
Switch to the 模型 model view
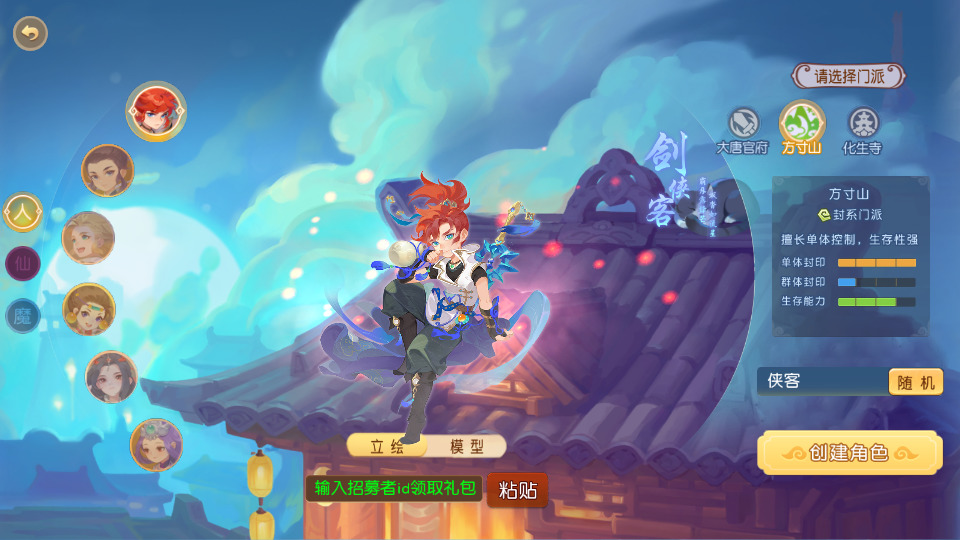click(x=466, y=446)
